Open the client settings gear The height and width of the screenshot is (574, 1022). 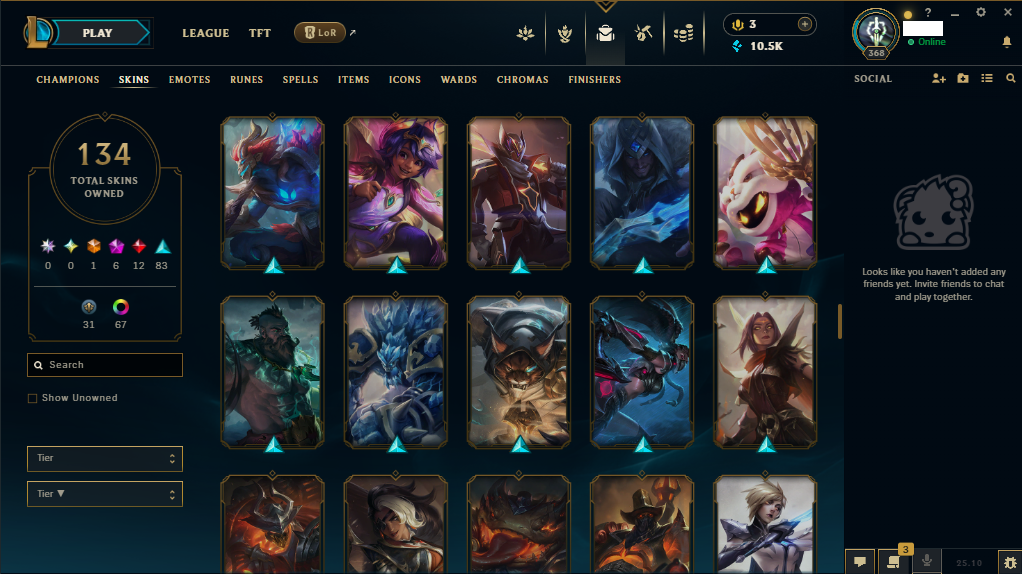pos(981,12)
